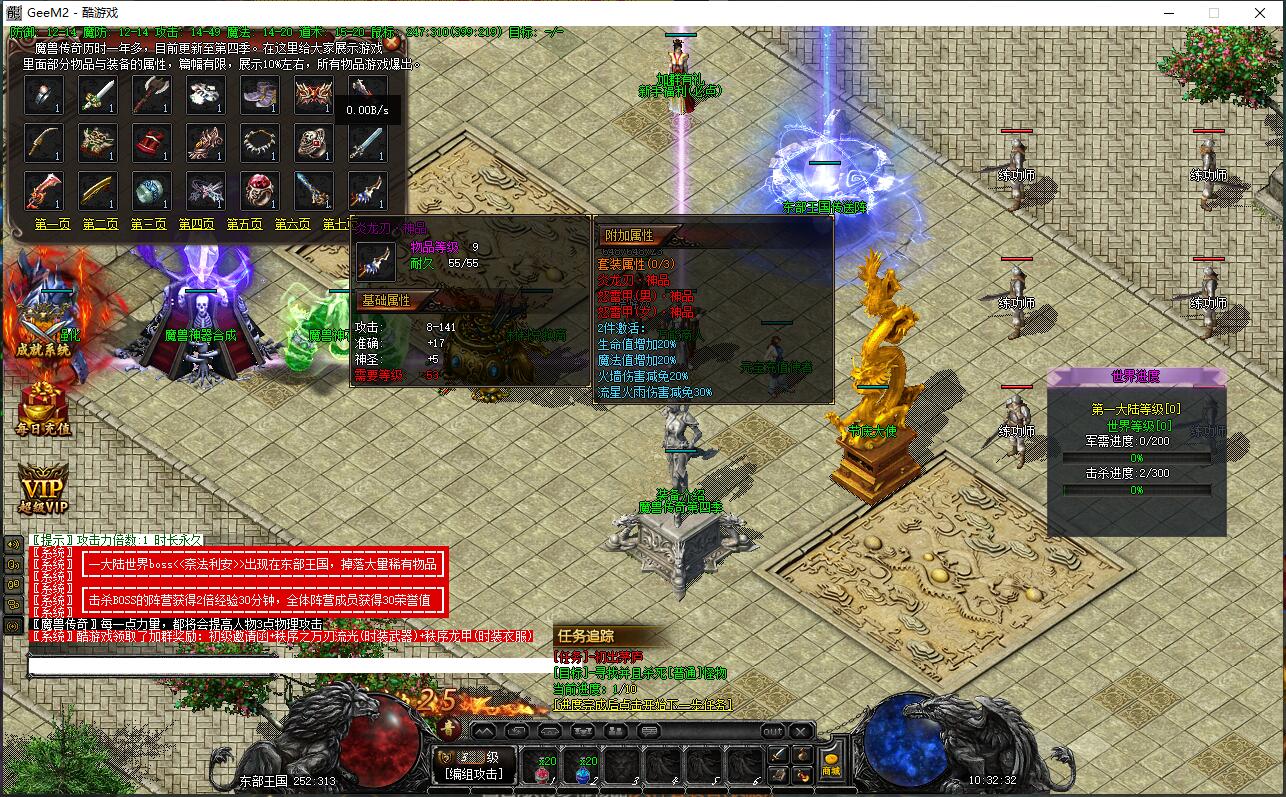1286x797 pixels.
Task: Close the item showcase panel
Action: tap(394, 43)
